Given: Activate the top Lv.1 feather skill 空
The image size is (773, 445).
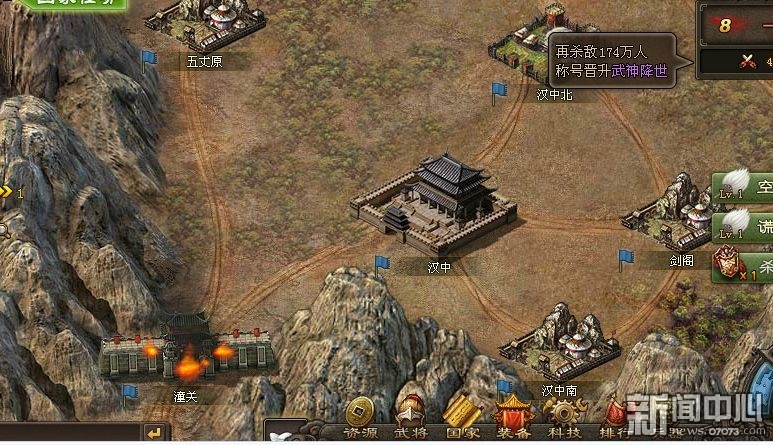Looking at the screenshot, I should pos(742,187).
